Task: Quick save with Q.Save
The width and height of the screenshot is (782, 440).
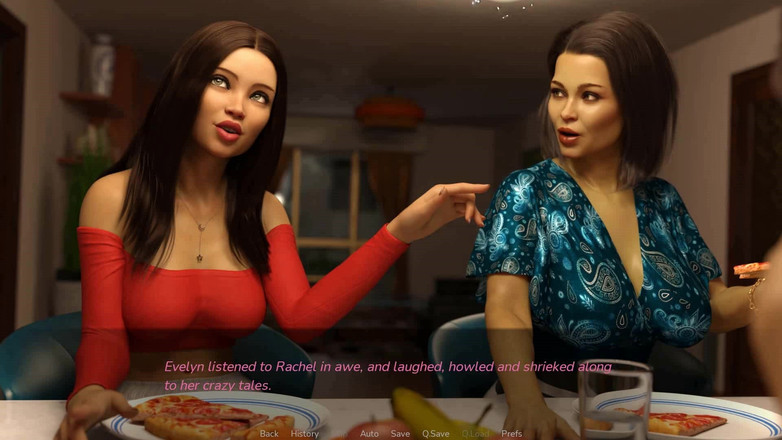Action: click(435, 434)
